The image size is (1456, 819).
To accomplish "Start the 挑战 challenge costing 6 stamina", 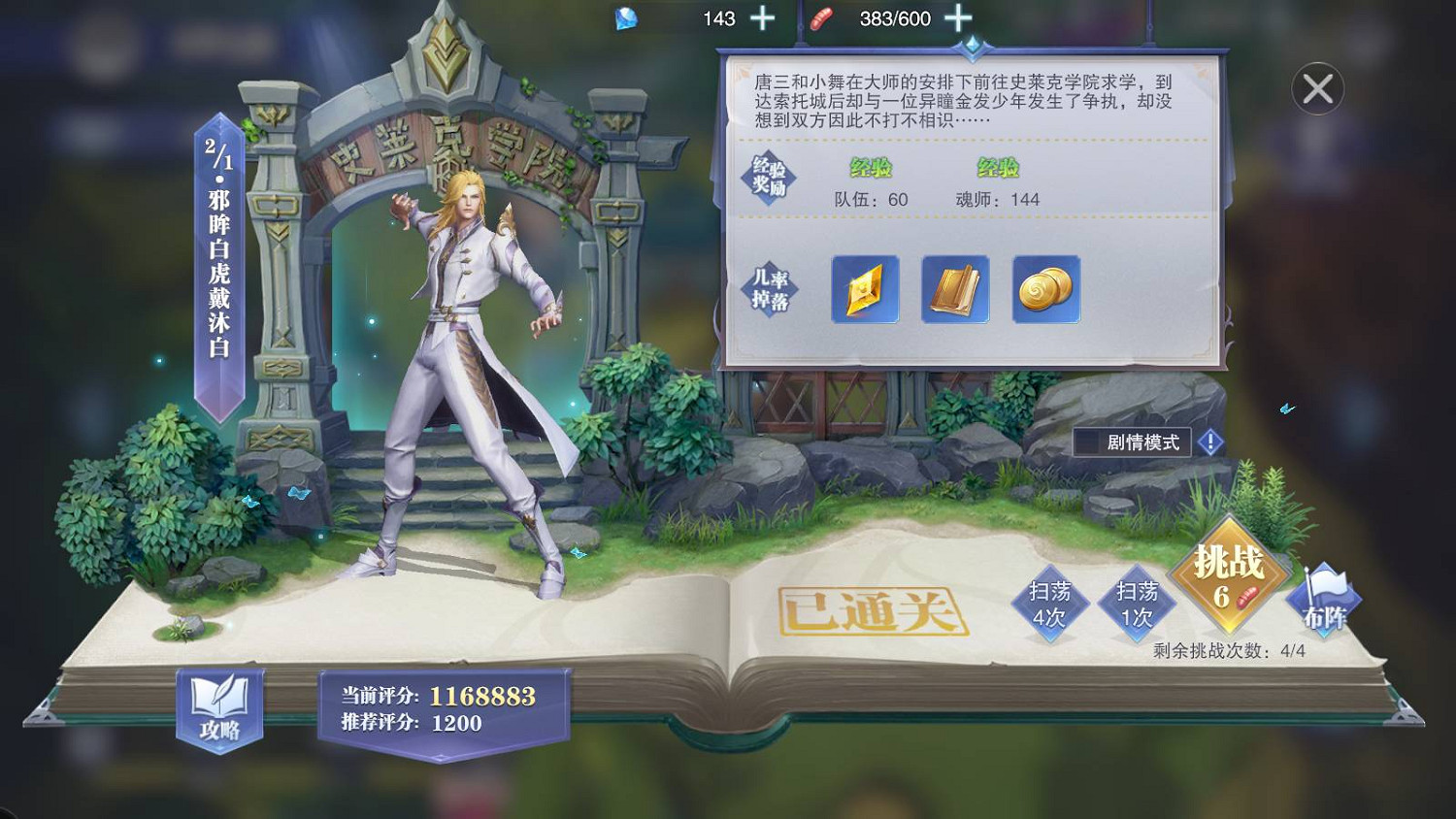I will tap(1228, 579).
